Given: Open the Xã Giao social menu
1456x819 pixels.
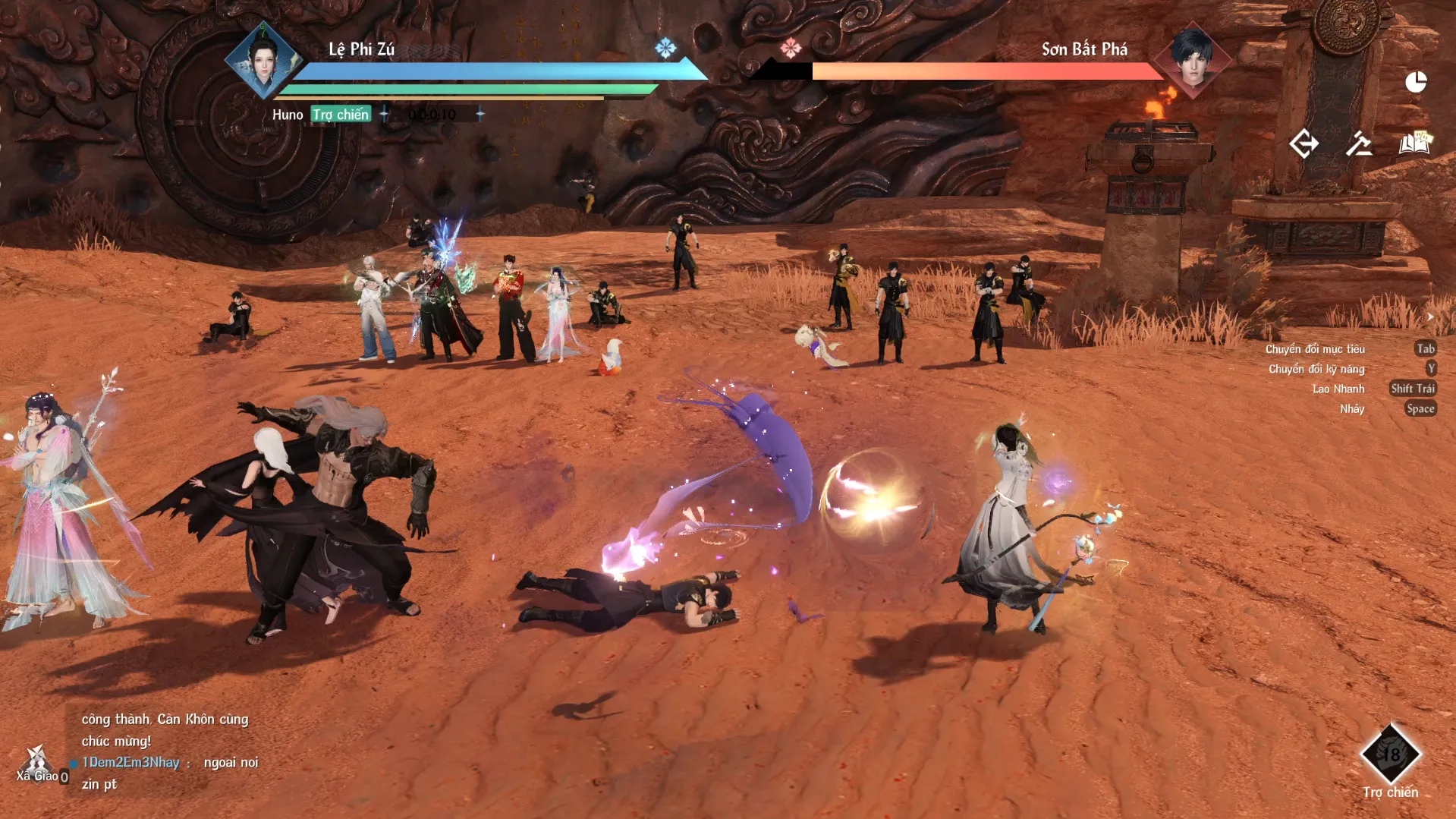Looking at the screenshot, I should tap(36, 764).
